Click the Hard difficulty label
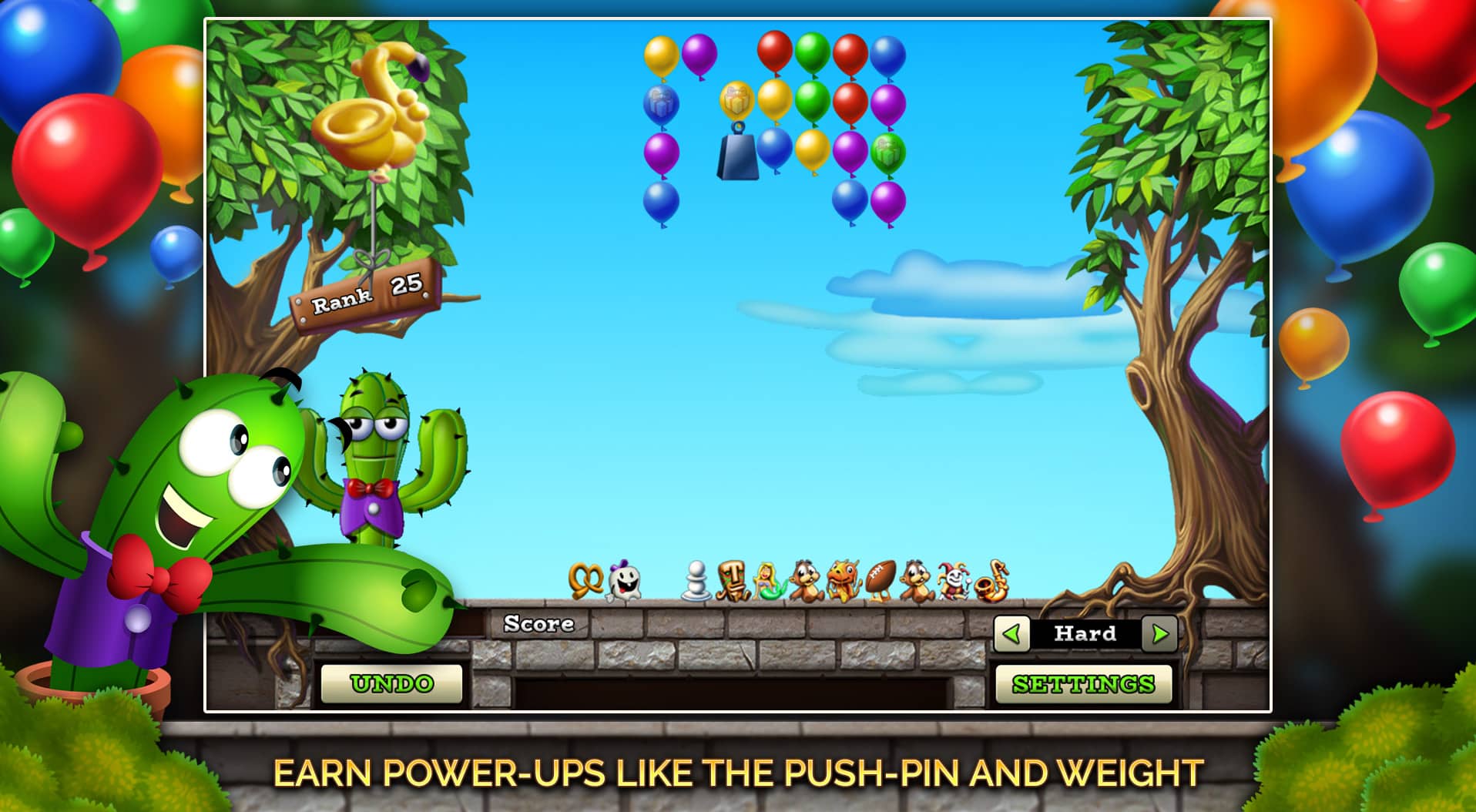The width and height of the screenshot is (1476, 812). (x=1083, y=635)
